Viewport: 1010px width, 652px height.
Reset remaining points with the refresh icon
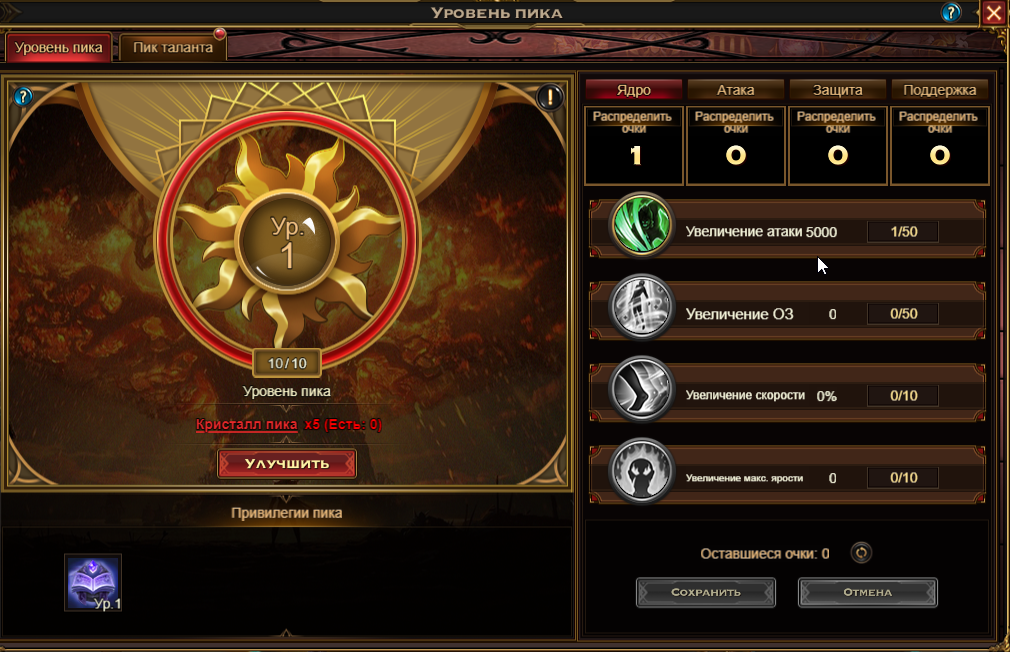coord(860,553)
